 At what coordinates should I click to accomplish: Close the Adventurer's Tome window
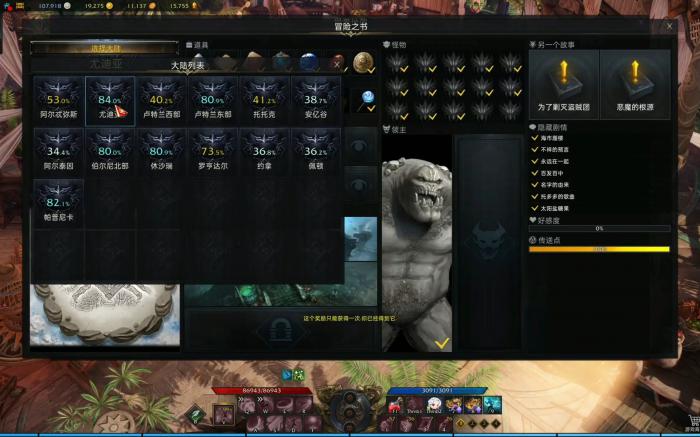coord(669,26)
